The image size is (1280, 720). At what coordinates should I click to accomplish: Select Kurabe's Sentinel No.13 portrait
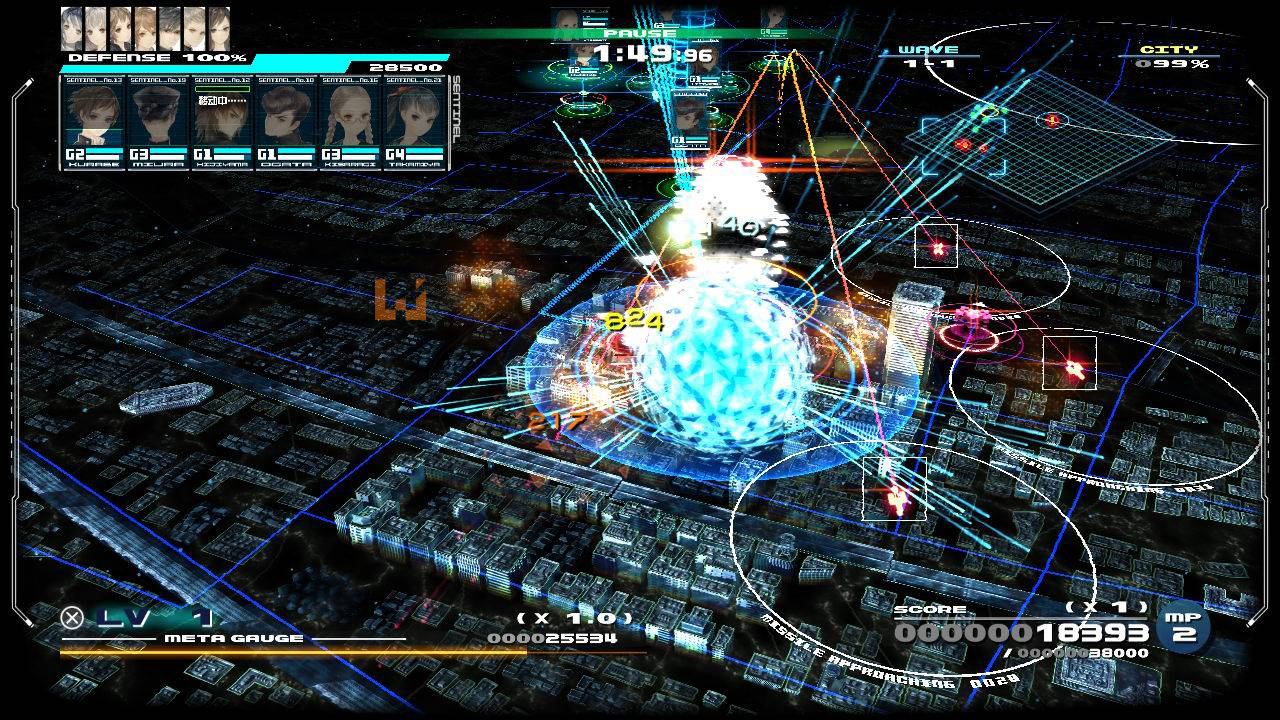click(93, 121)
